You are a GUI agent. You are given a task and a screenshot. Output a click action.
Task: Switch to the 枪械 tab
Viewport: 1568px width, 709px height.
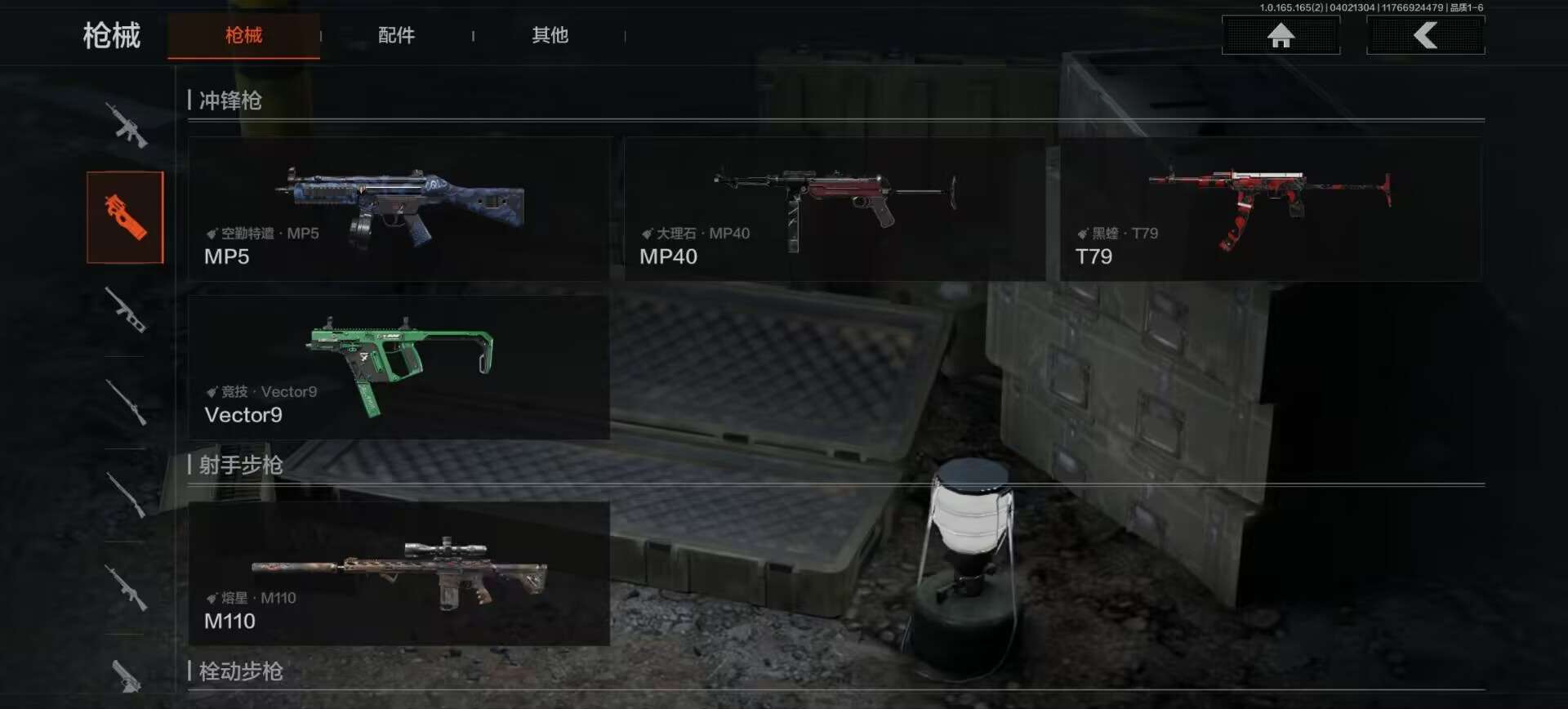click(243, 35)
